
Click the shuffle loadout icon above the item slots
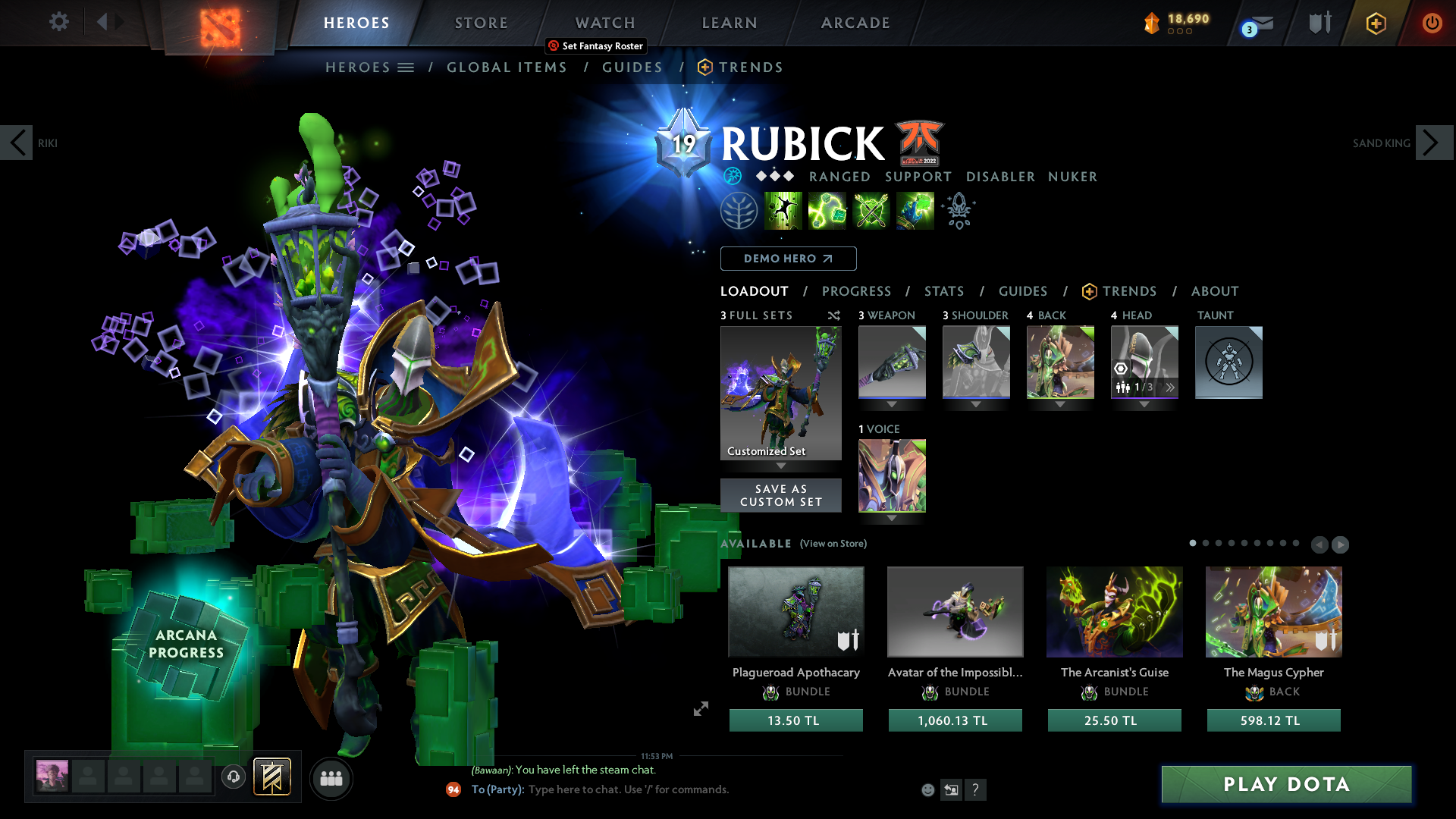tap(833, 315)
